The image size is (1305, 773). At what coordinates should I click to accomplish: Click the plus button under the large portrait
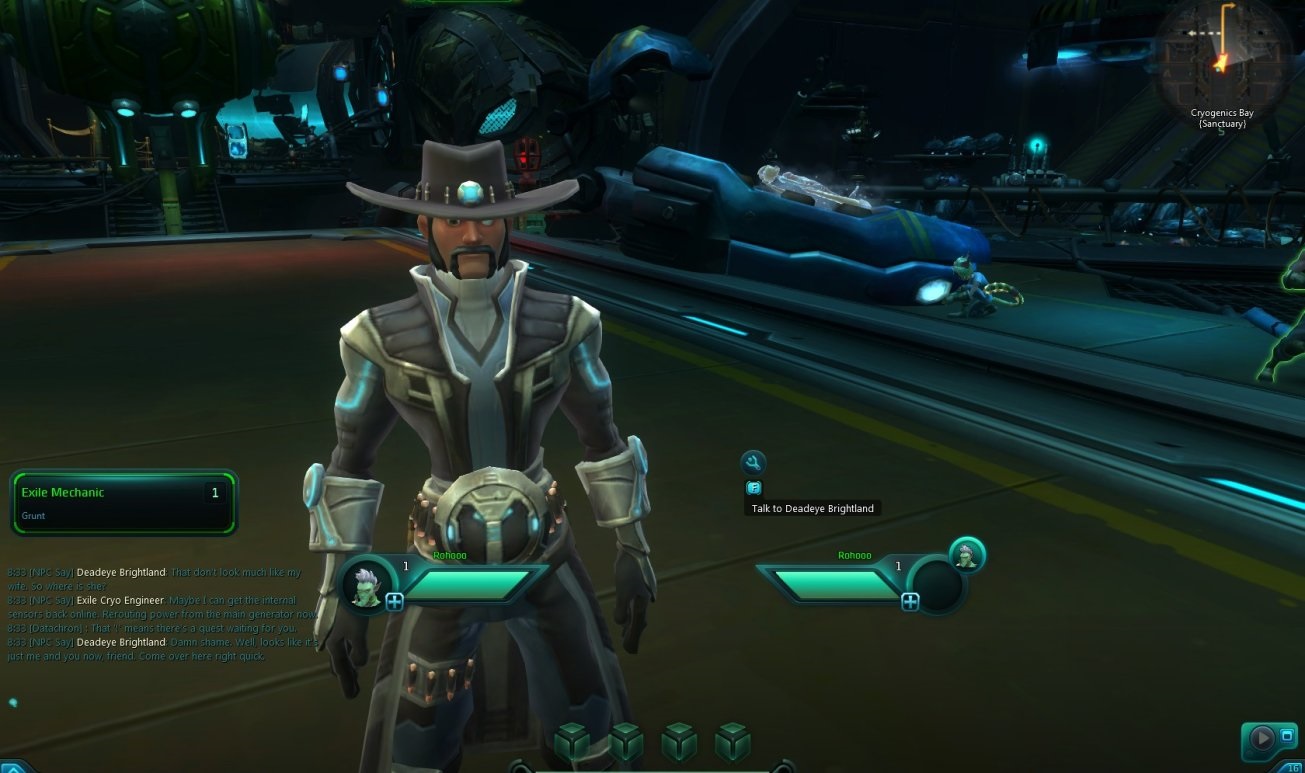coord(394,601)
